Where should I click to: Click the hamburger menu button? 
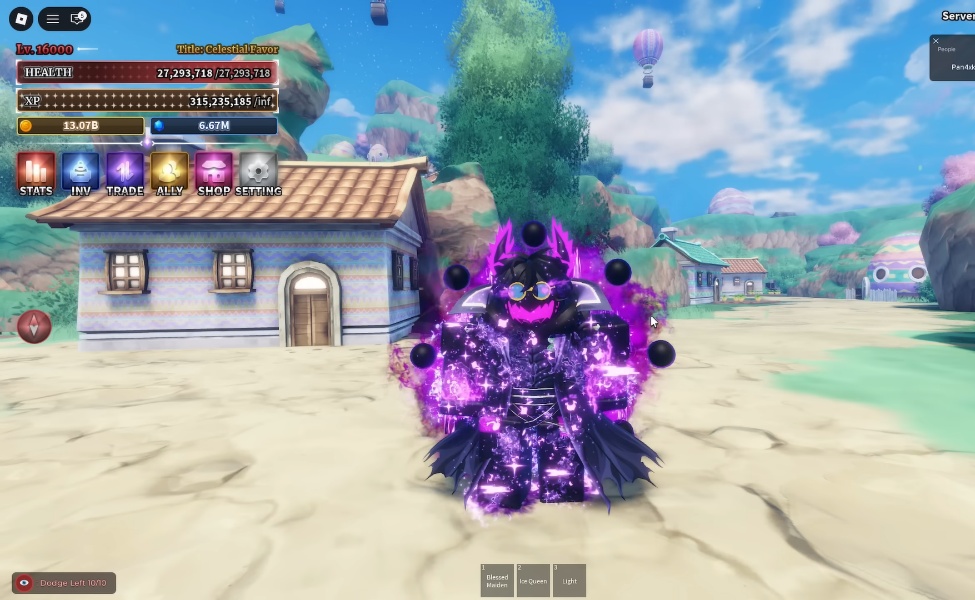[x=53, y=19]
